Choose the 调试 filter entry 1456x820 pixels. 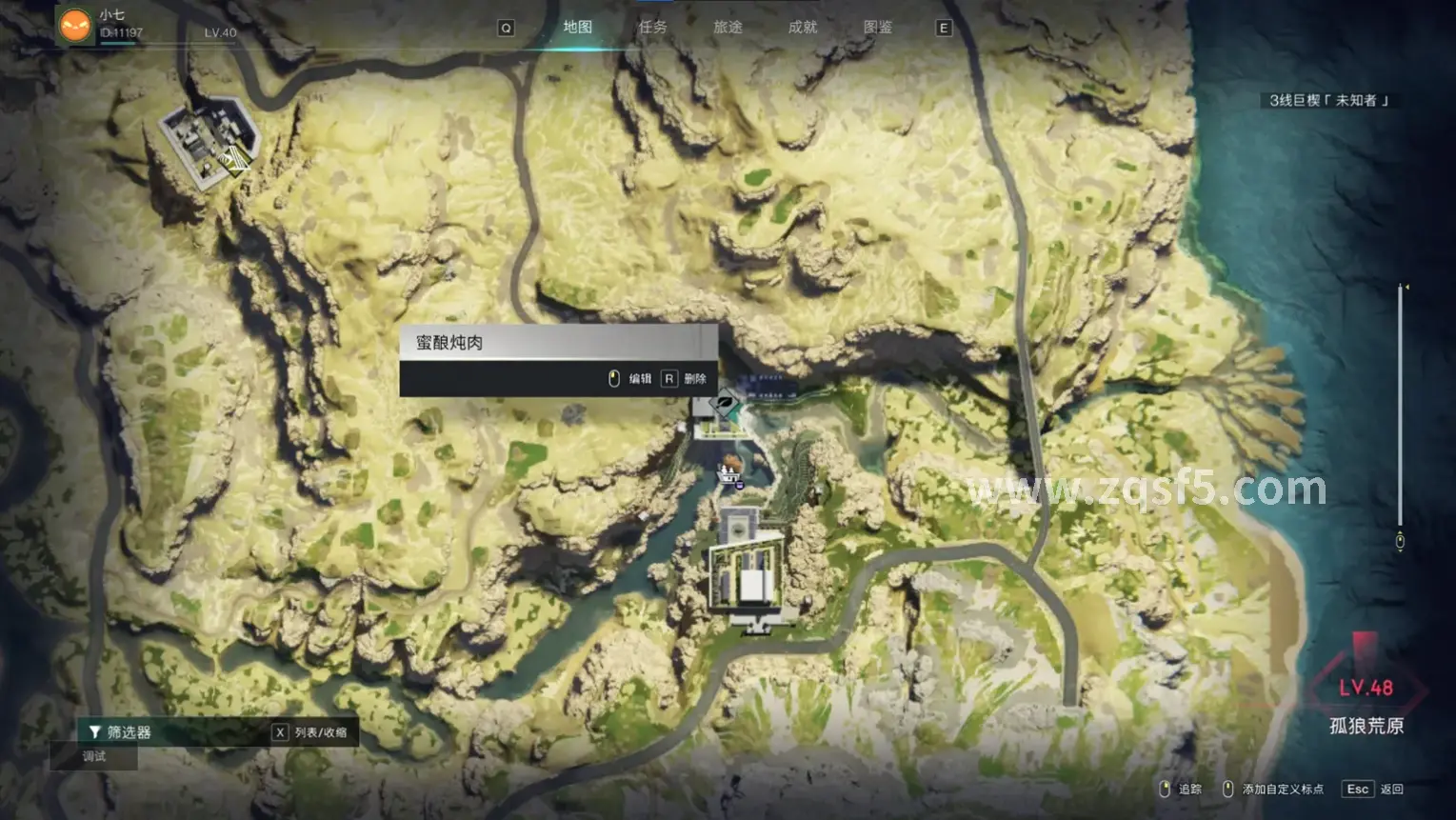(94, 756)
